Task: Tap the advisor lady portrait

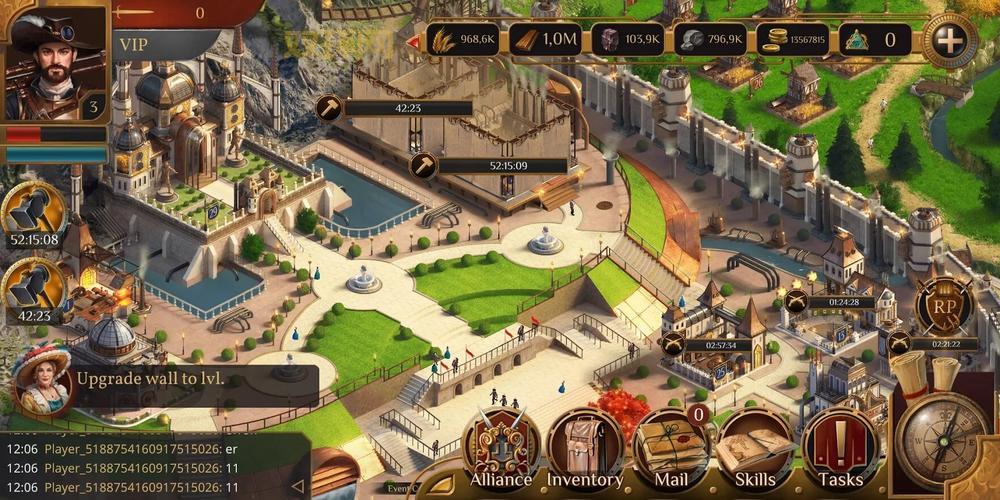Action: click(42, 378)
